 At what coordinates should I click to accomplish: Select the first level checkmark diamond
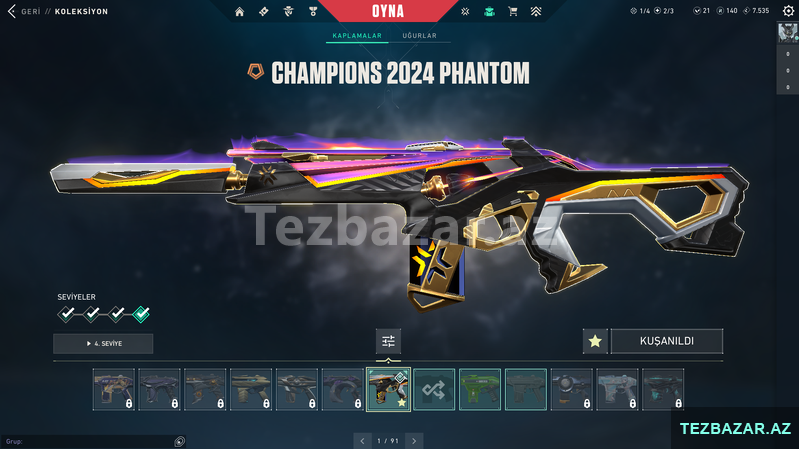click(x=67, y=314)
